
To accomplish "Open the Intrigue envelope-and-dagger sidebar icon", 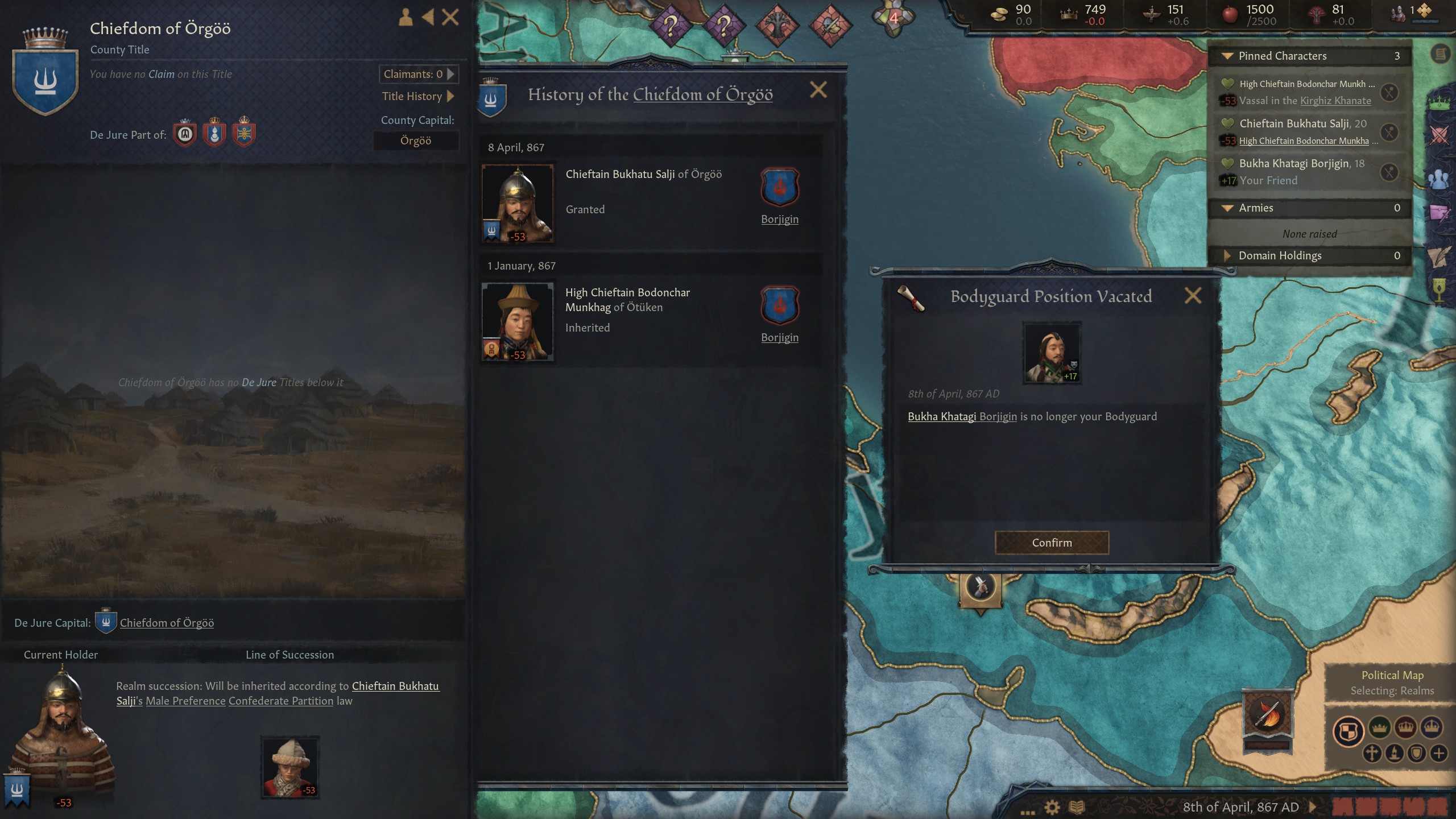I will click(x=1438, y=211).
